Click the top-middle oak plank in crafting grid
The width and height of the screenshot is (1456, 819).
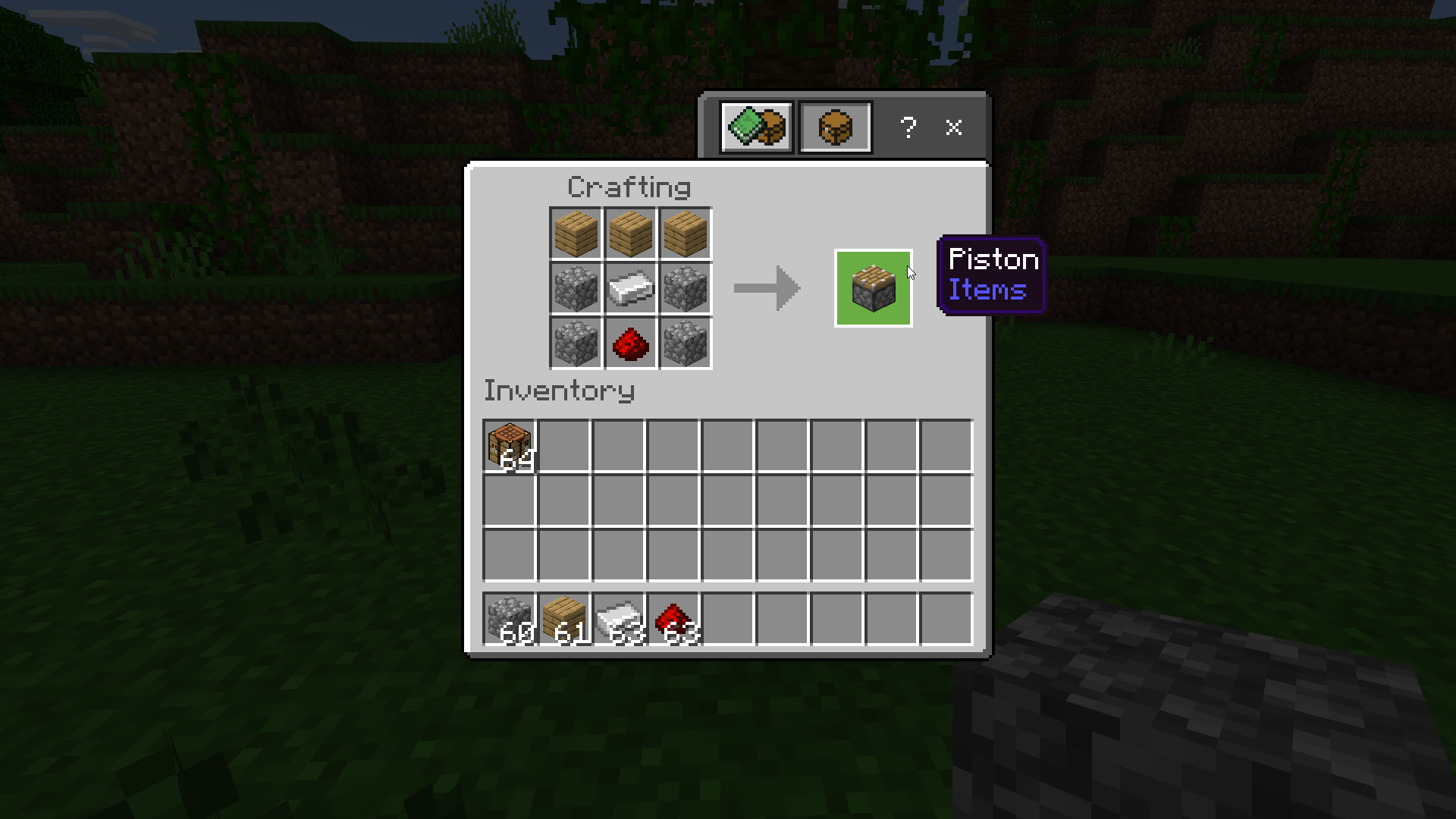click(x=630, y=234)
